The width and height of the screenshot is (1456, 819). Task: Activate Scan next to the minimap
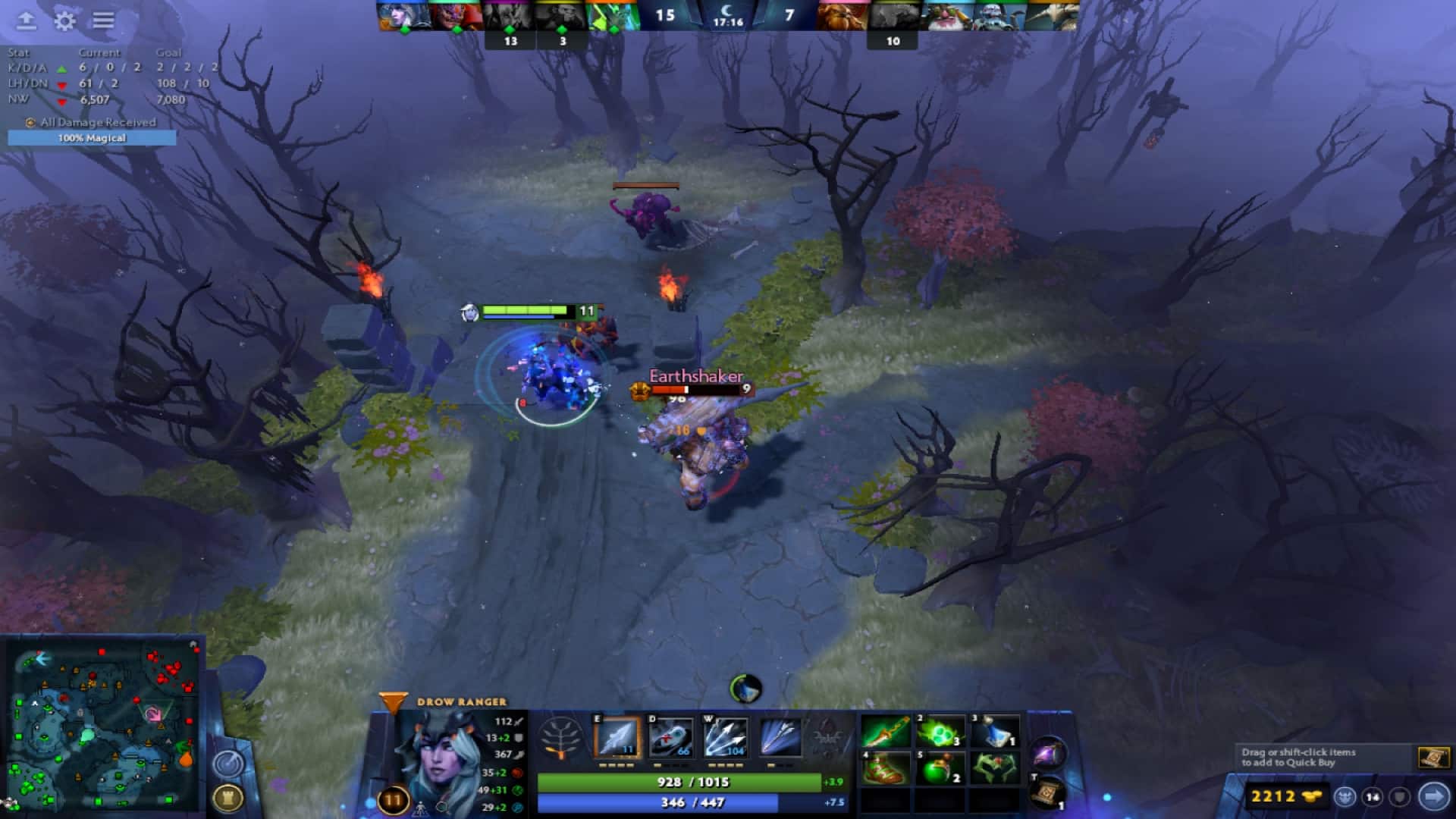coord(227,762)
